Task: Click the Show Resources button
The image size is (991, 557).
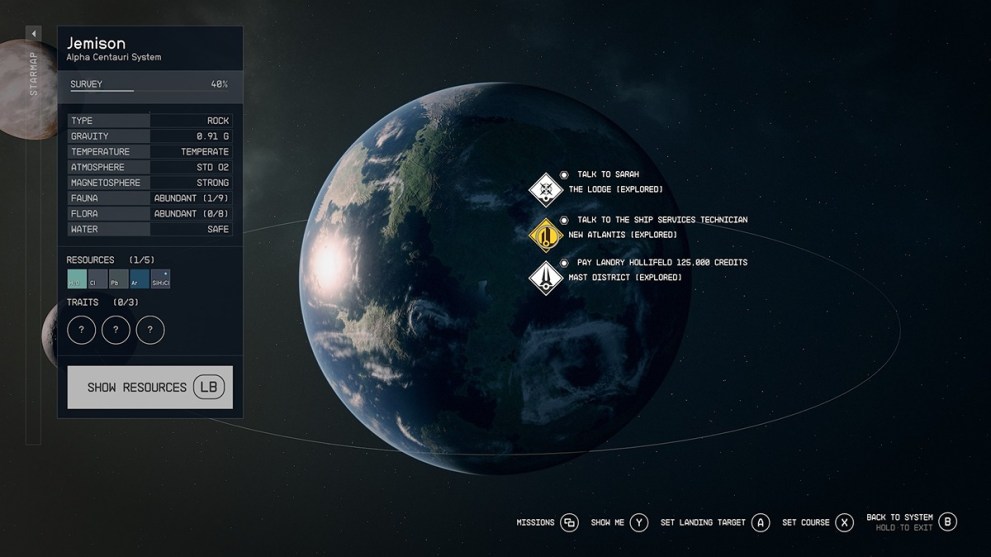Action: tap(150, 387)
